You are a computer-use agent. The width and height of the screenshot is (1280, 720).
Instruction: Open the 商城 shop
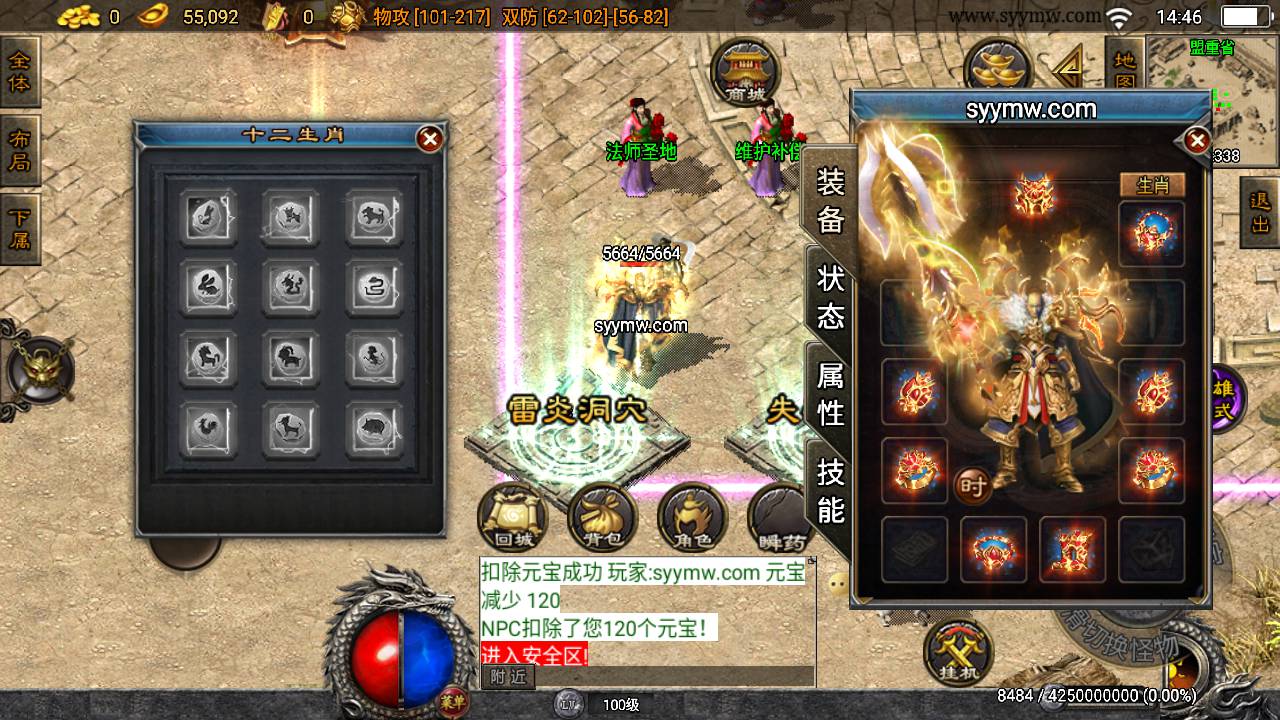click(x=743, y=72)
